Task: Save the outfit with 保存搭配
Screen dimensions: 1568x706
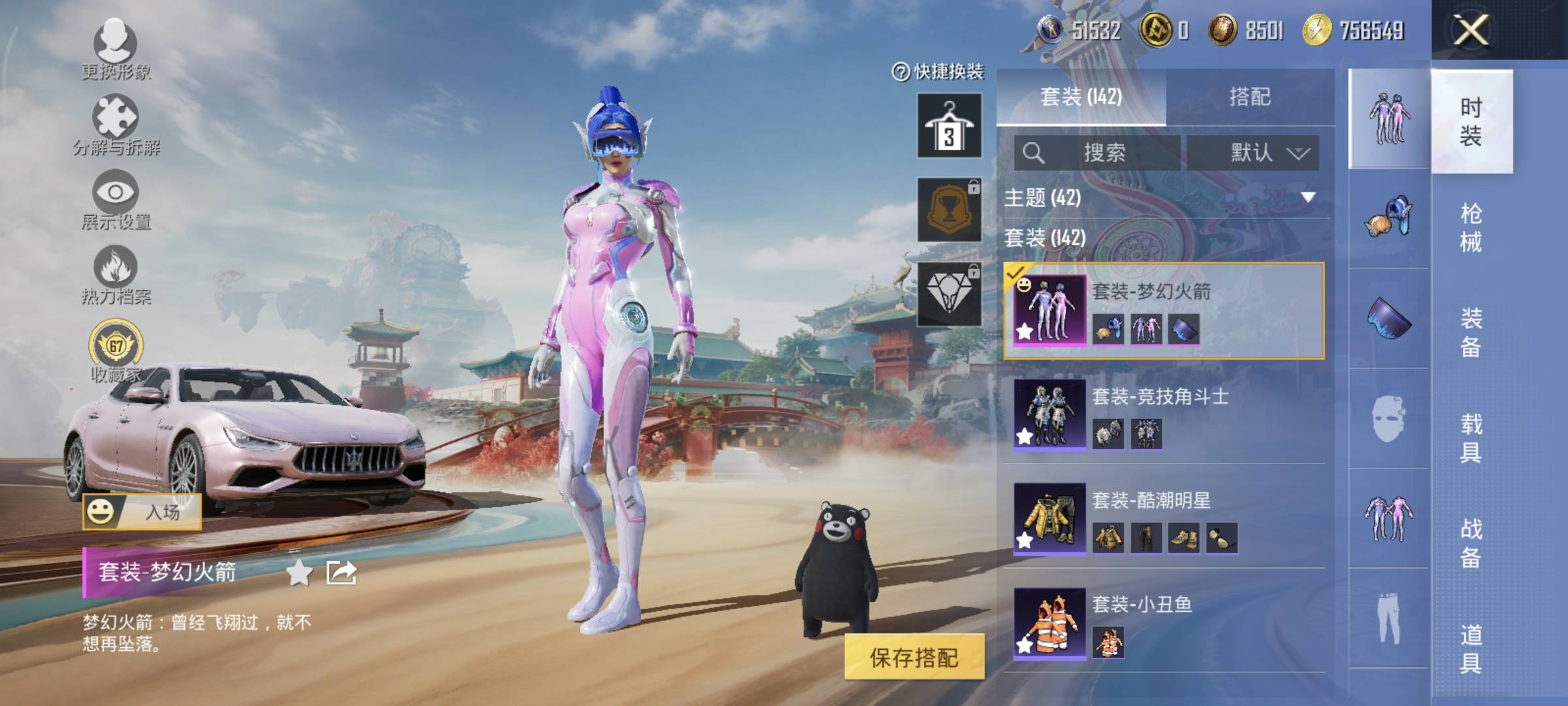Action: [913, 657]
